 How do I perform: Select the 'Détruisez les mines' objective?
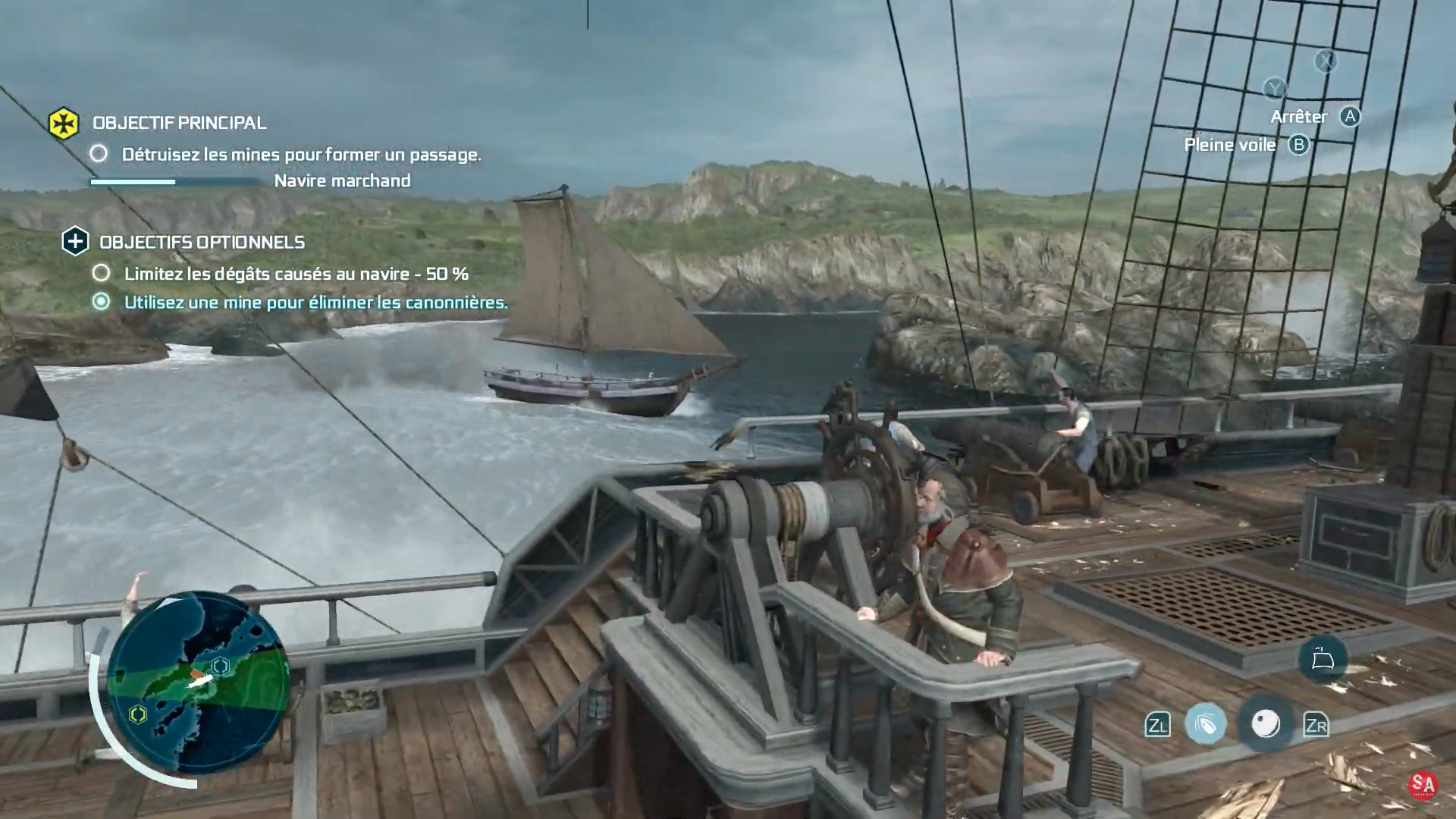pos(301,155)
